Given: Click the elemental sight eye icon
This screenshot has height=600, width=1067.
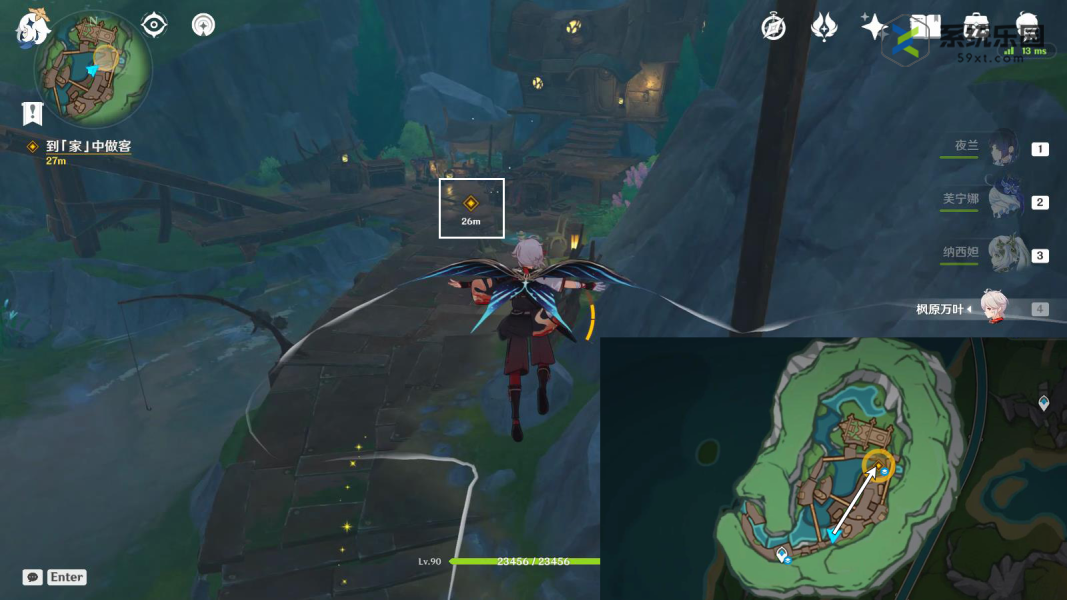Looking at the screenshot, I should click(x=154, y=25).
